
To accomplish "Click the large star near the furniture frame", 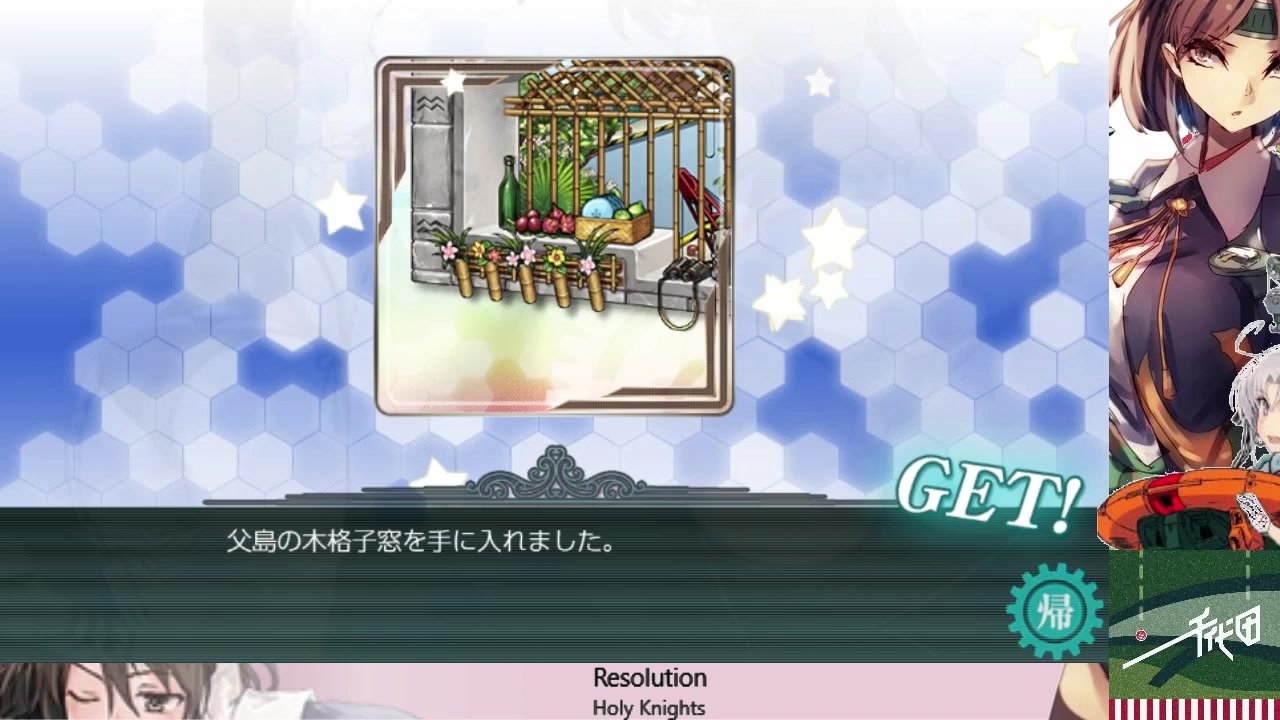I will point(343,210).
